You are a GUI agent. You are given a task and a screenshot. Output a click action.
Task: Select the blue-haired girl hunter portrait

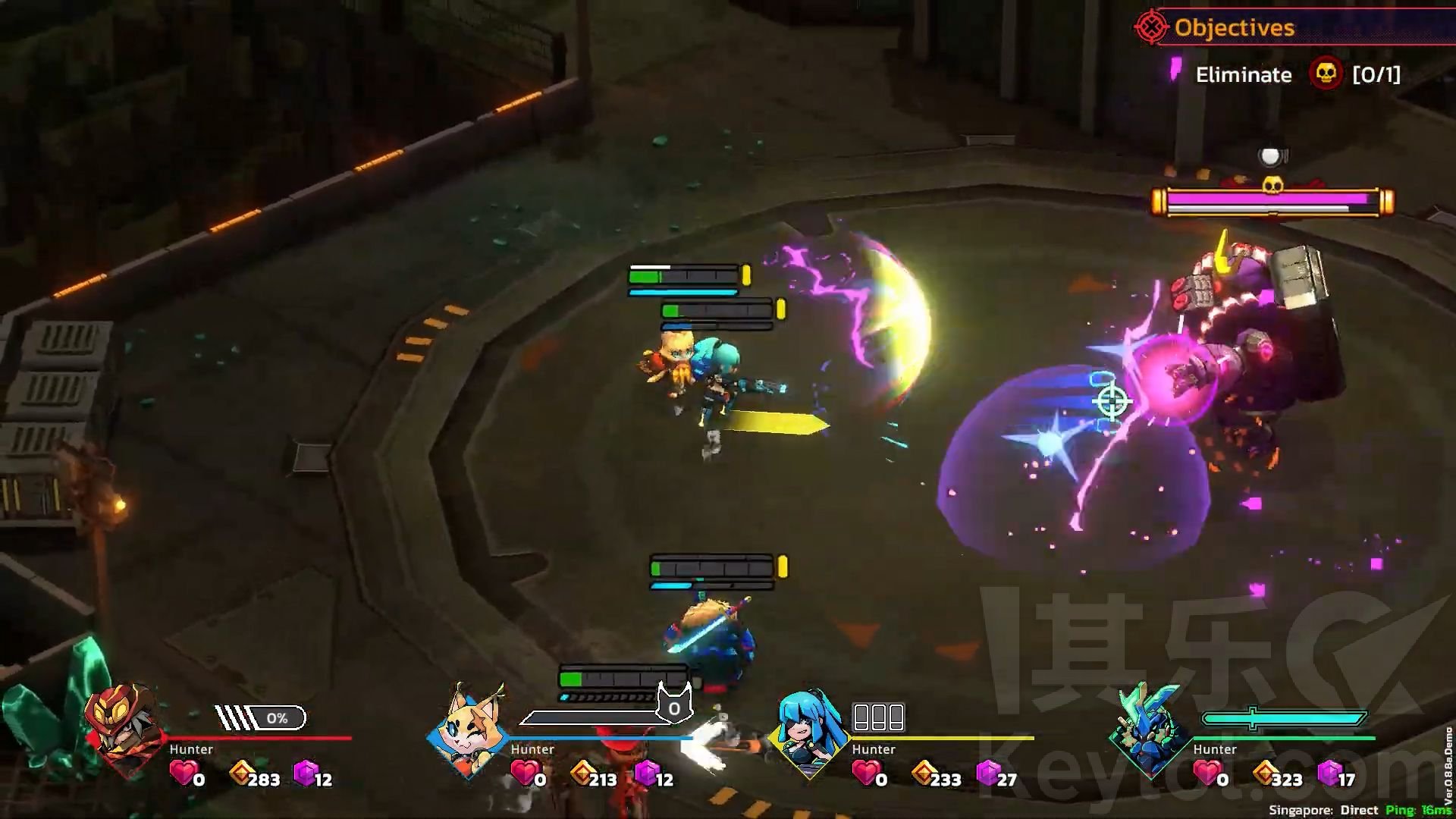click(810, 731)
